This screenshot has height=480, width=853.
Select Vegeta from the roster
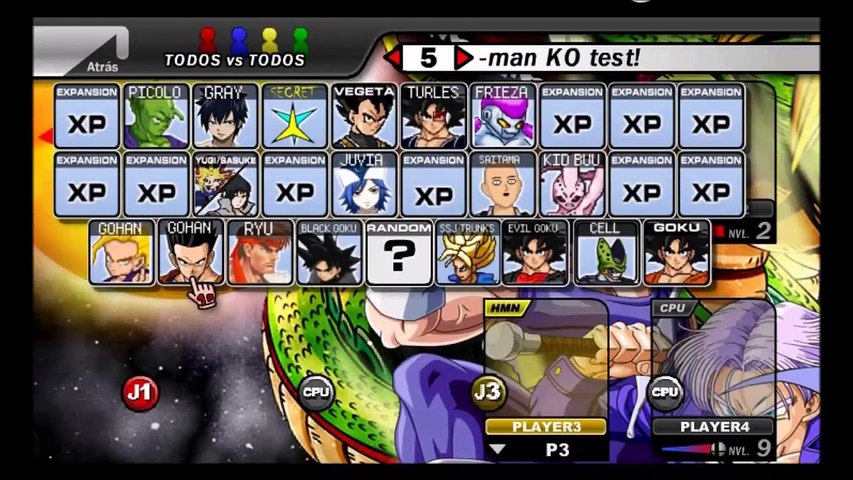[x=364, y=116]
